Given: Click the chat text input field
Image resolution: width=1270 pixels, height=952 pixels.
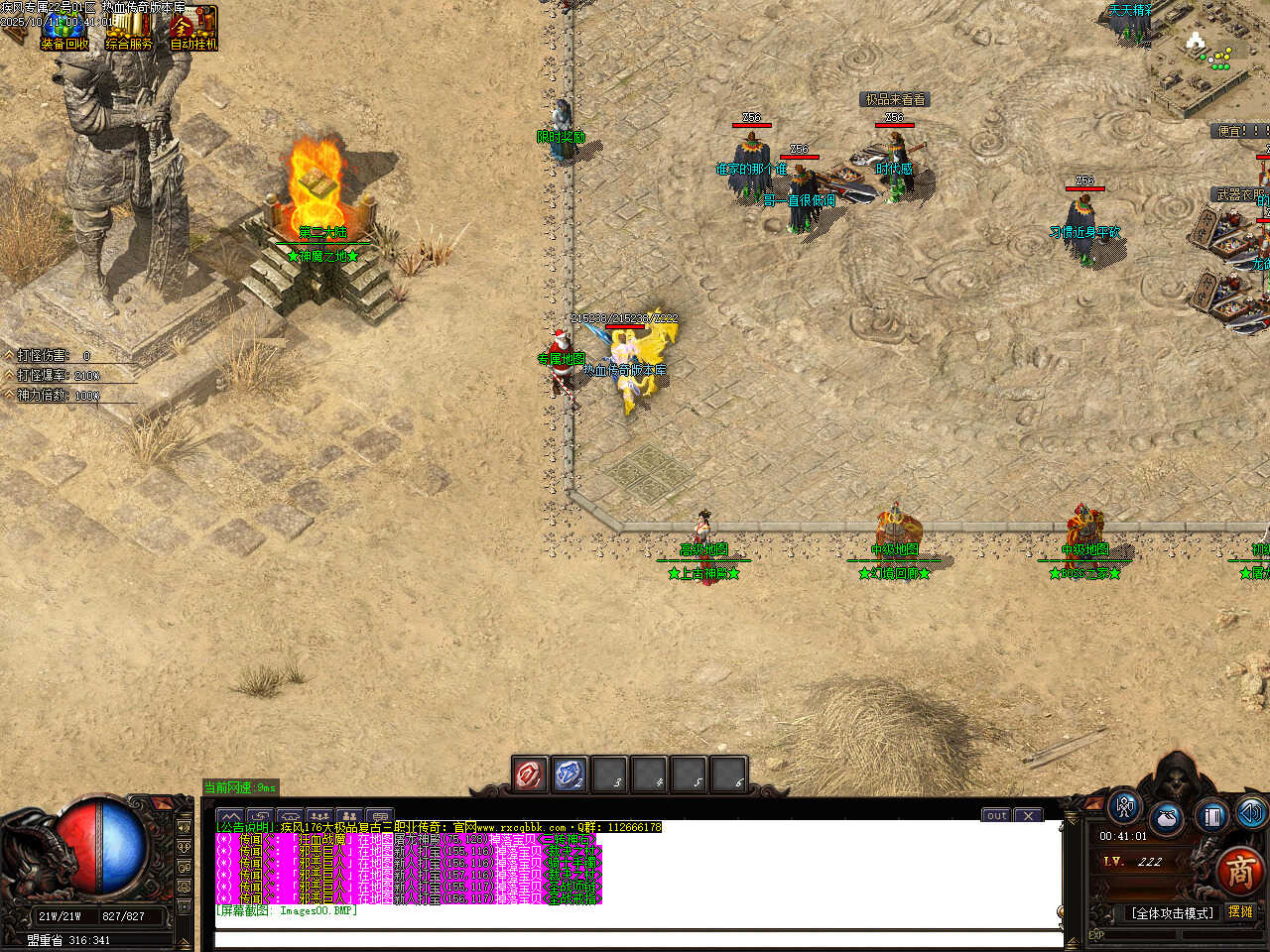Looking at the screenshot, I should (x=635, y=939).
